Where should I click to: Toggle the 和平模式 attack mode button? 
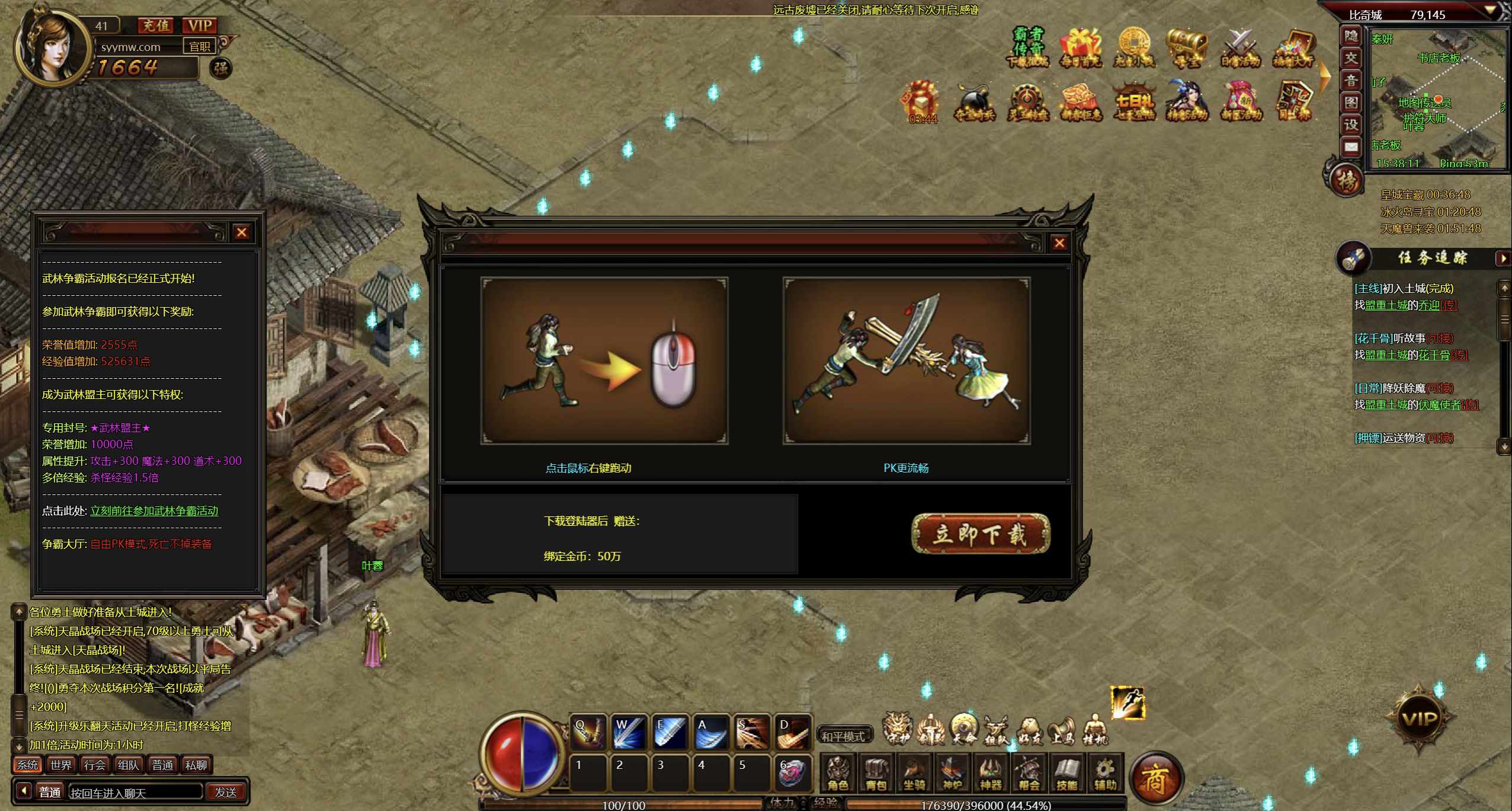[843, 736]
